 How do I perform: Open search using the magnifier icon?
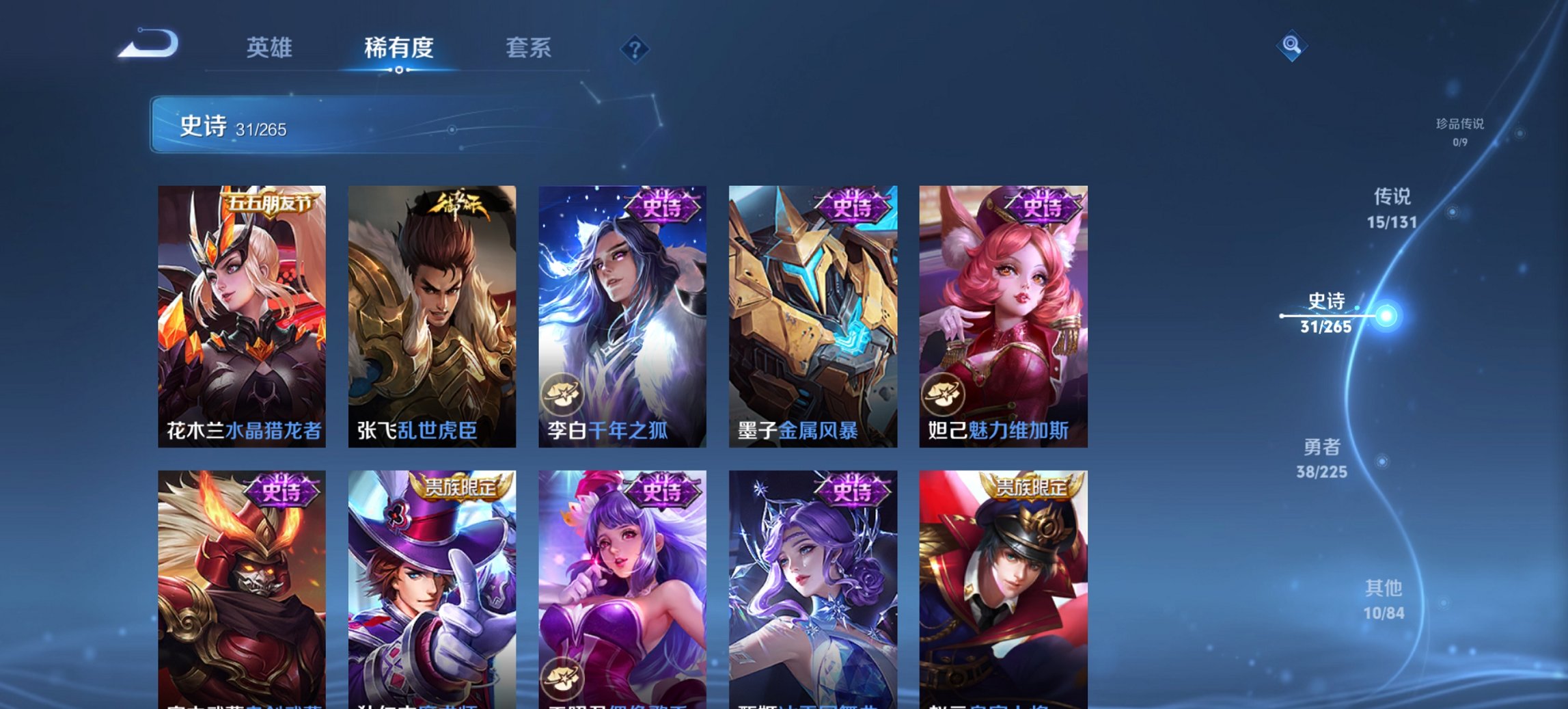pos(1290,46)
